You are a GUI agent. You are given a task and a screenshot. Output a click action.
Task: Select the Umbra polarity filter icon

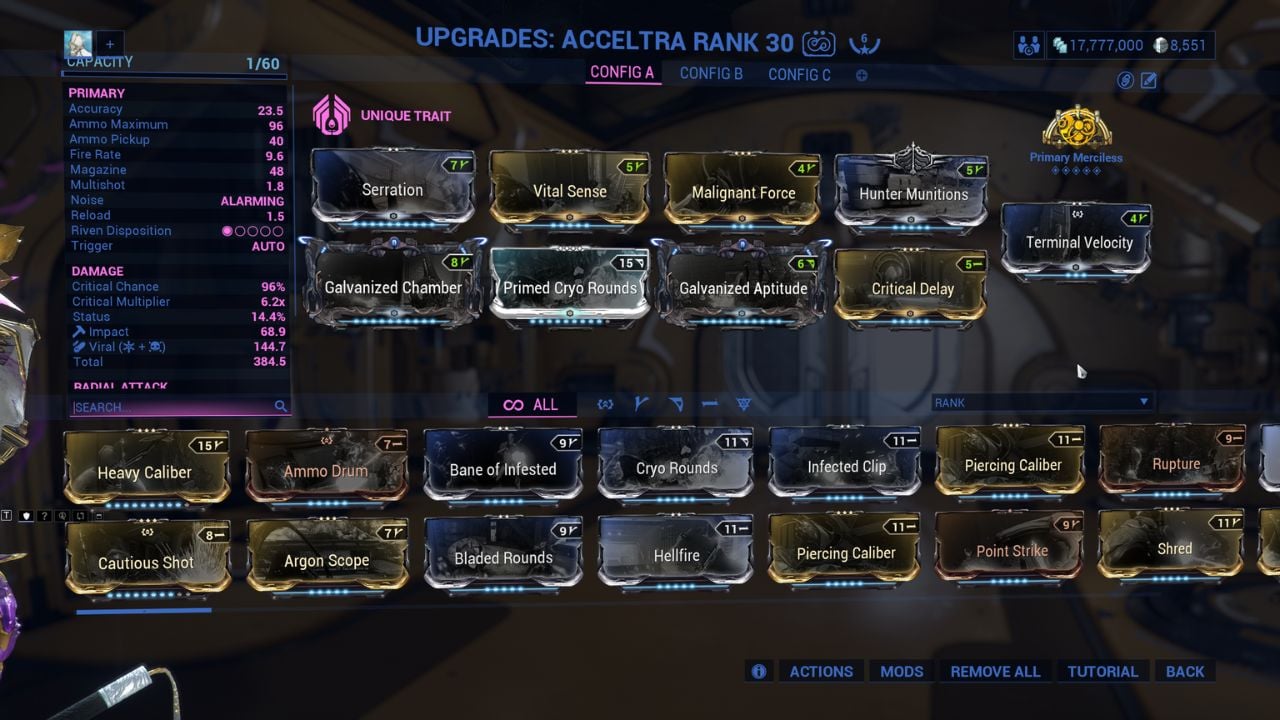605,403
